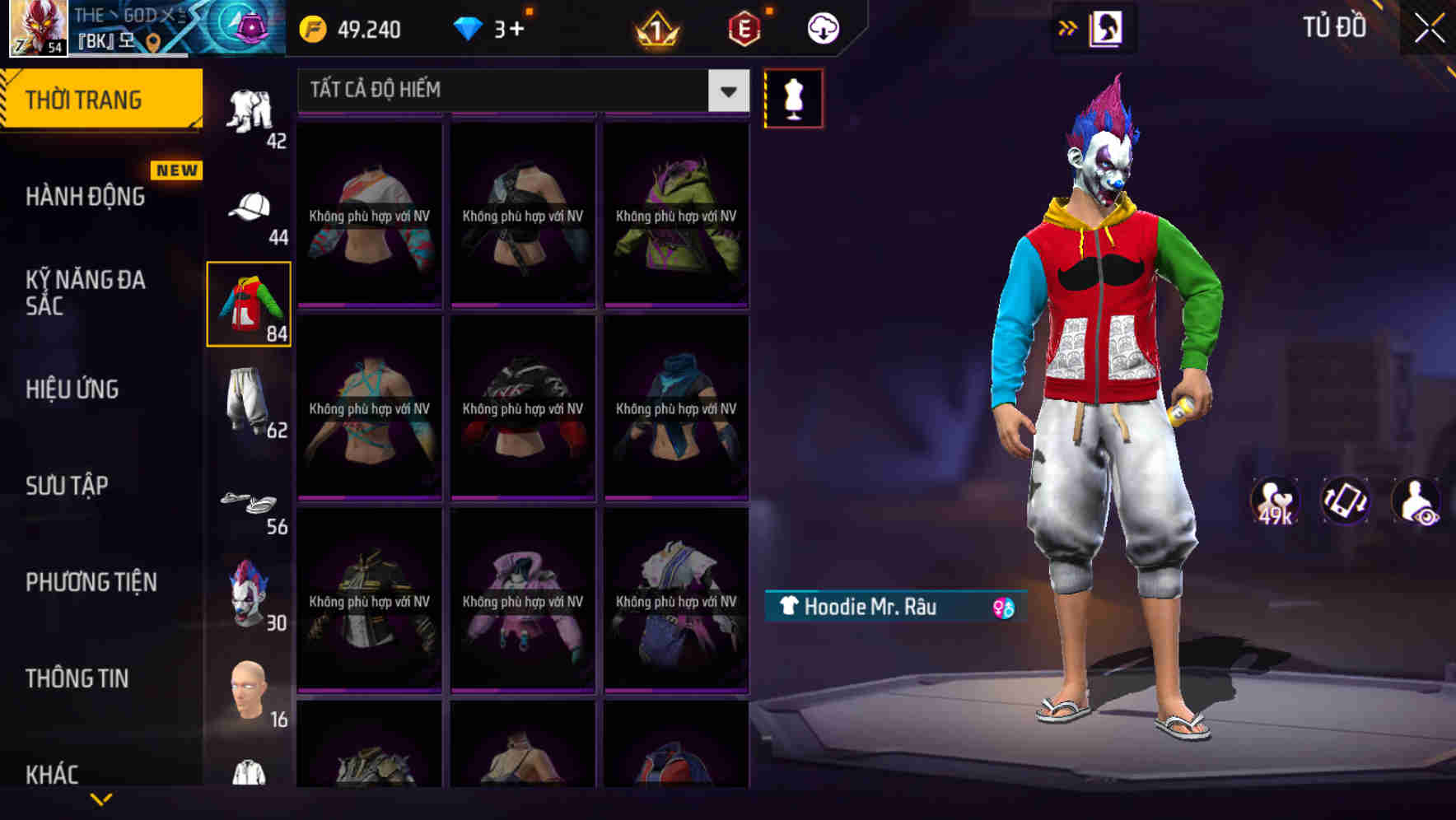Open the clown mask category with 30 items
Image resolution: width=1456 pixels, height=820 pixels.
(x=250, y=597)
